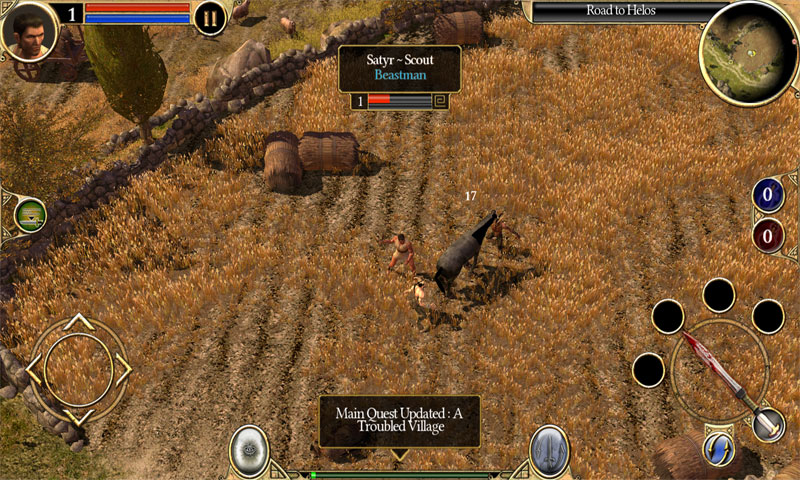Use the blue mana potion
800x480 pixels.
click(x=768, y=195)
